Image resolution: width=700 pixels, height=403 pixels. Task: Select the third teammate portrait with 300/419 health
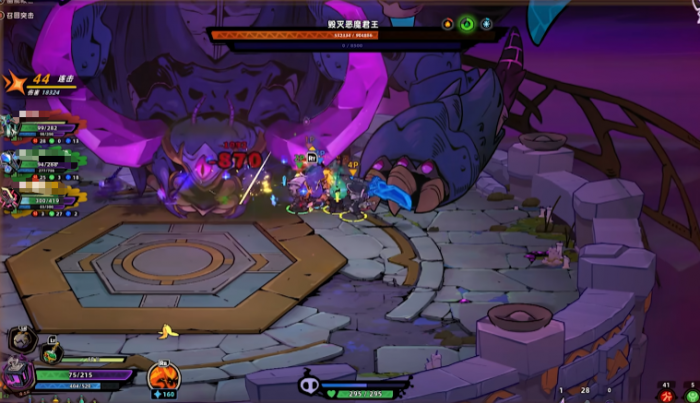(x=10, y=195)
